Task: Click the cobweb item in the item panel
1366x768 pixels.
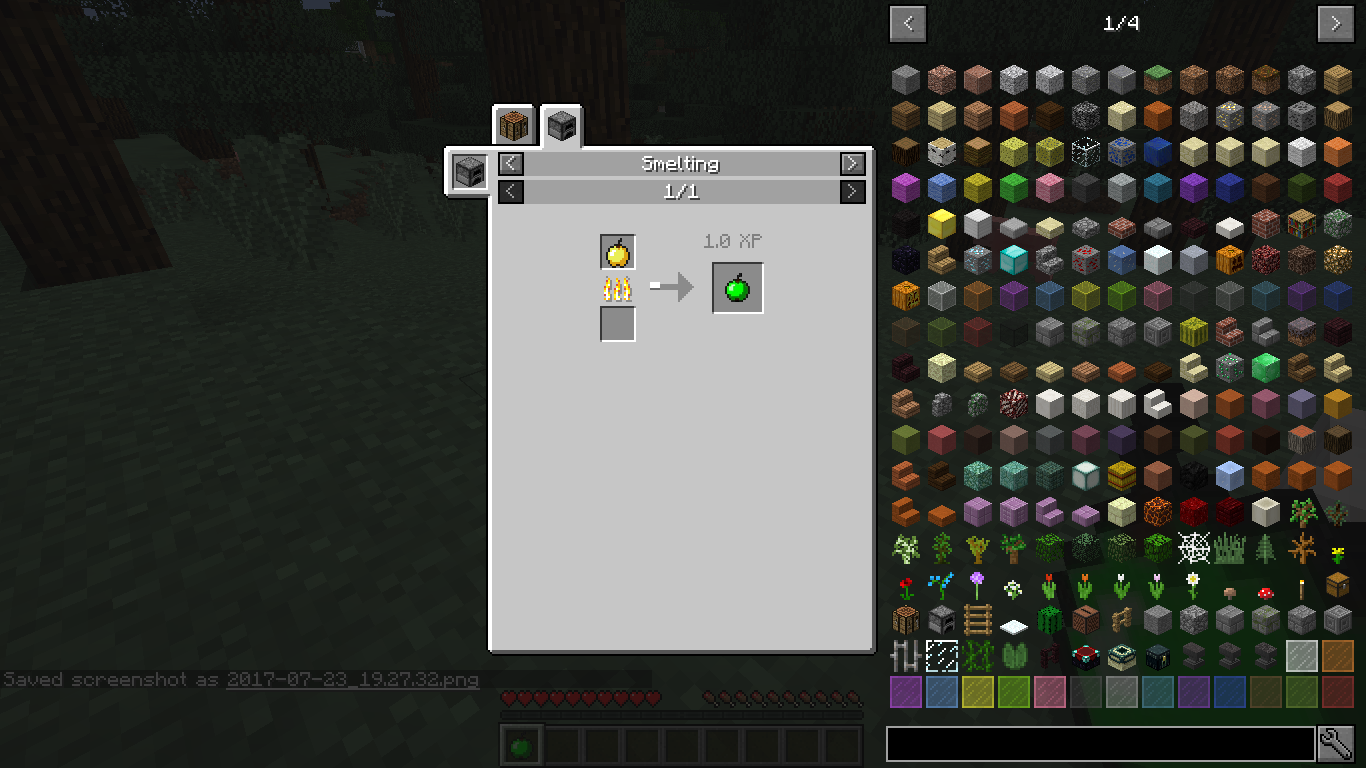Action: (x=1193, y=548)
